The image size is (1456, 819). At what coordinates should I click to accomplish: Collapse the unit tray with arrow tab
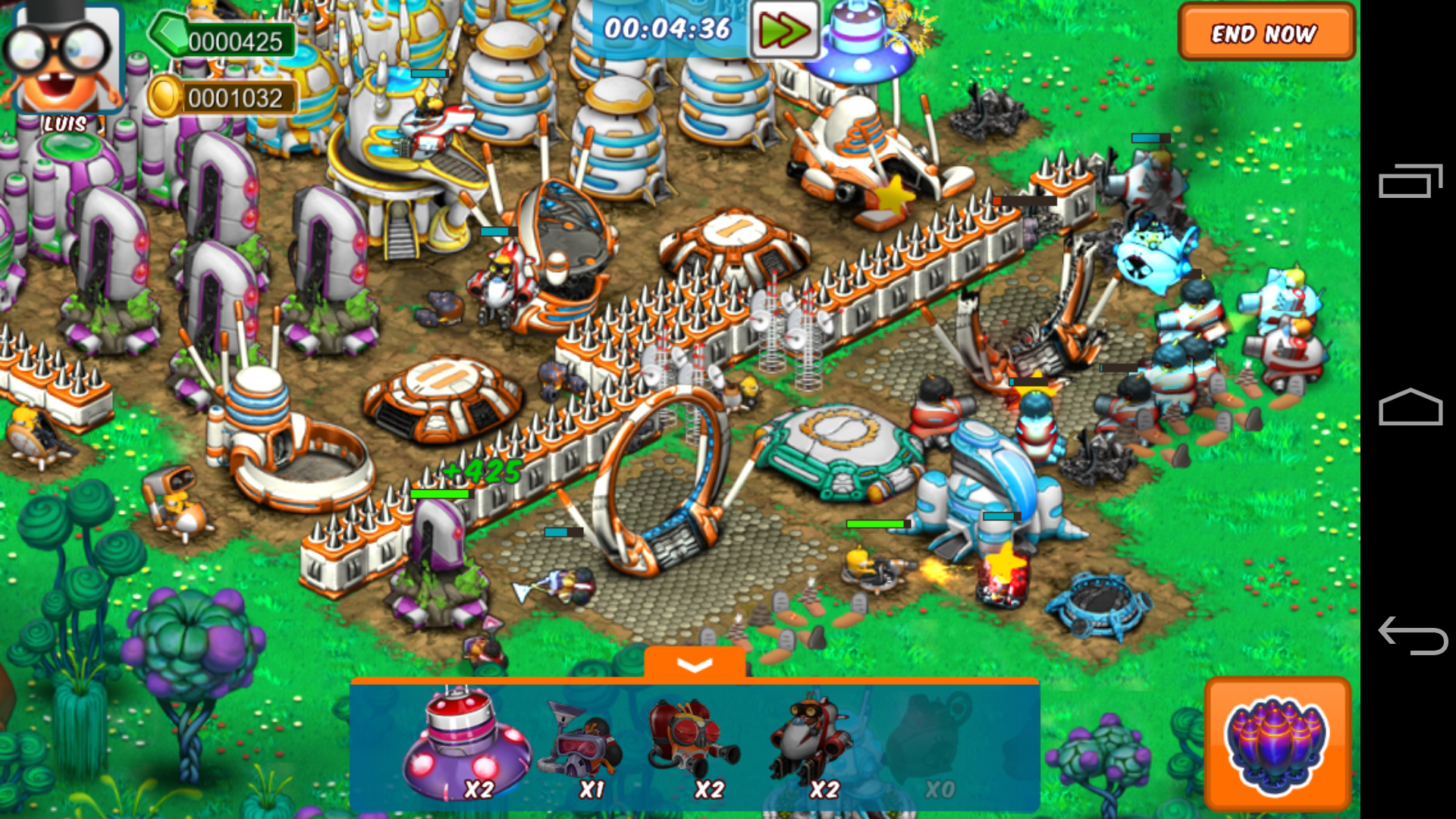(694, 664)
